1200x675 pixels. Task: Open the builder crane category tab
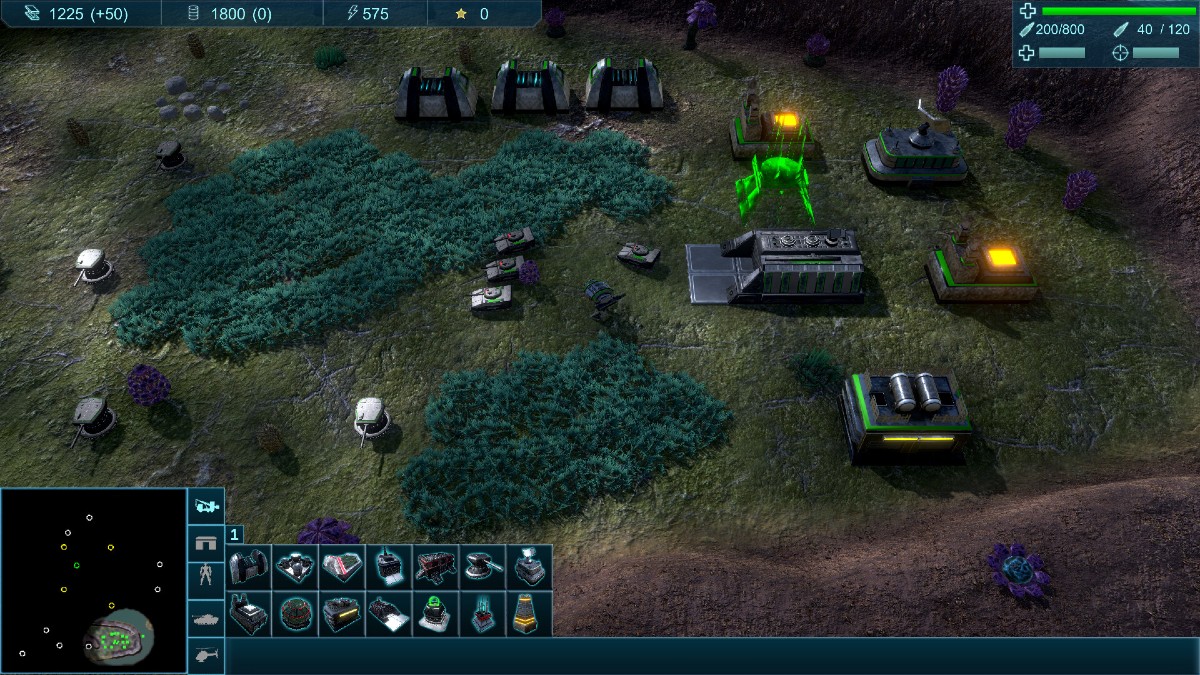click(x=206, y=506)
